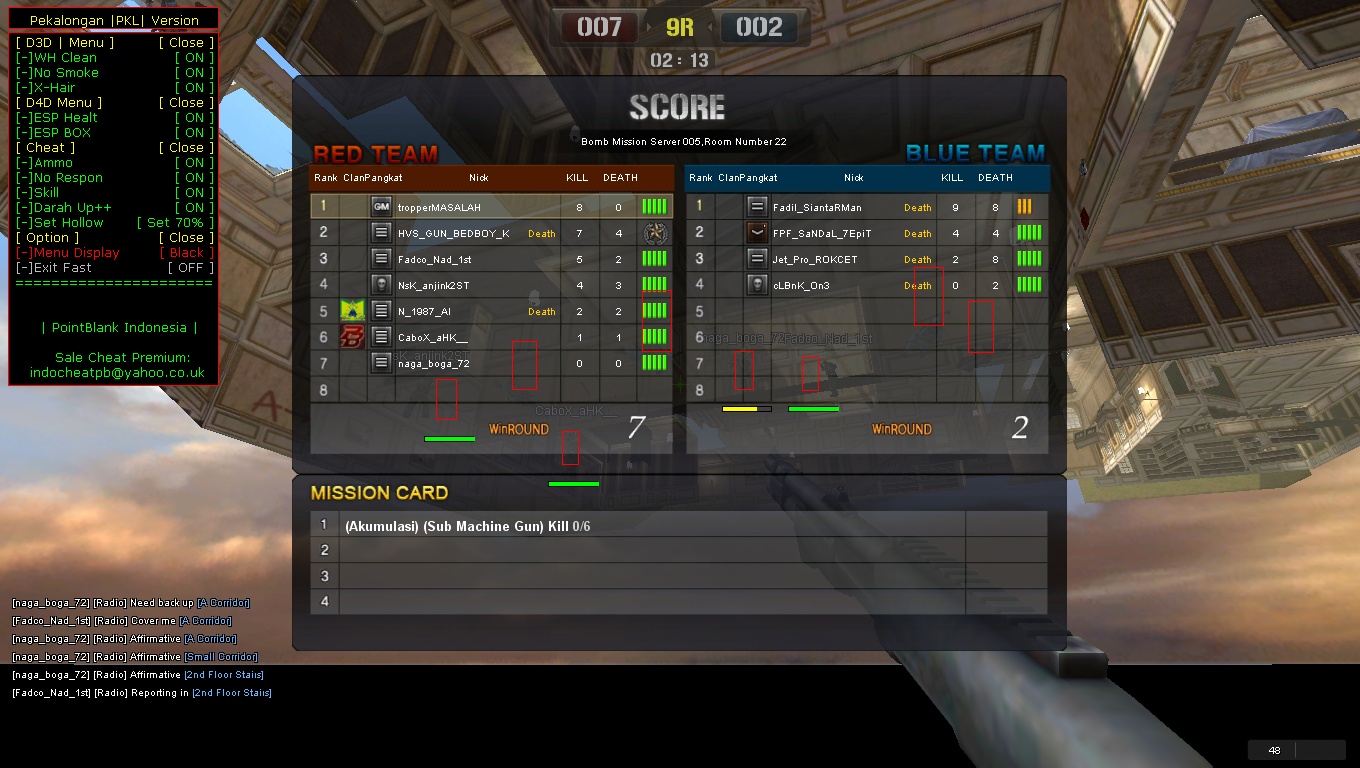Click tropperMASALAH's green health bar
Viewport: 1360px width, 768px height.
pyautogui.click(x=655, y=206)
